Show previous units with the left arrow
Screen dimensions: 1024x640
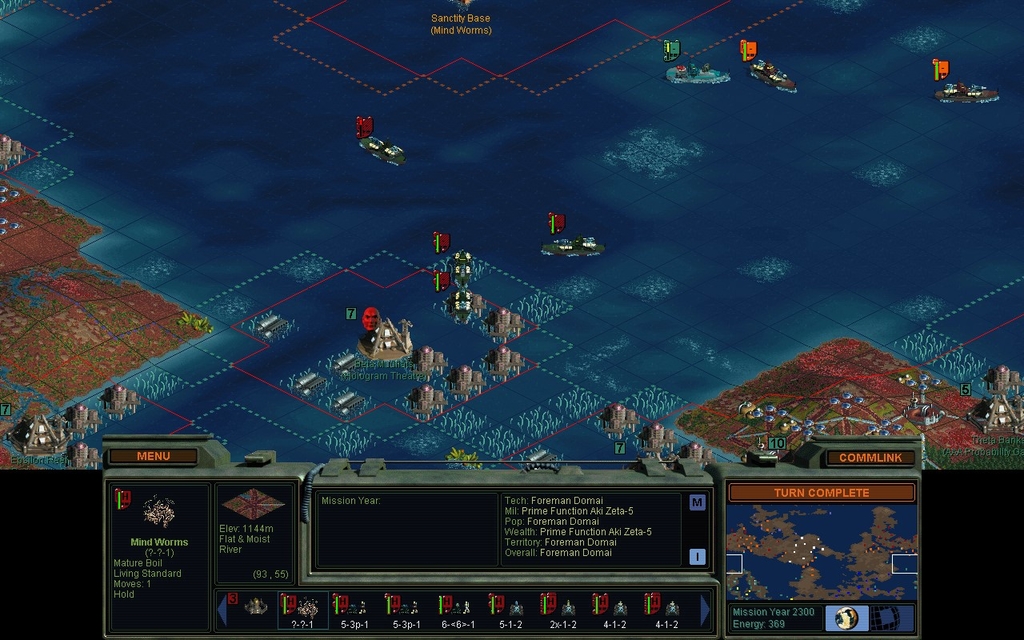pyautogui.click(x=222, y=609)
